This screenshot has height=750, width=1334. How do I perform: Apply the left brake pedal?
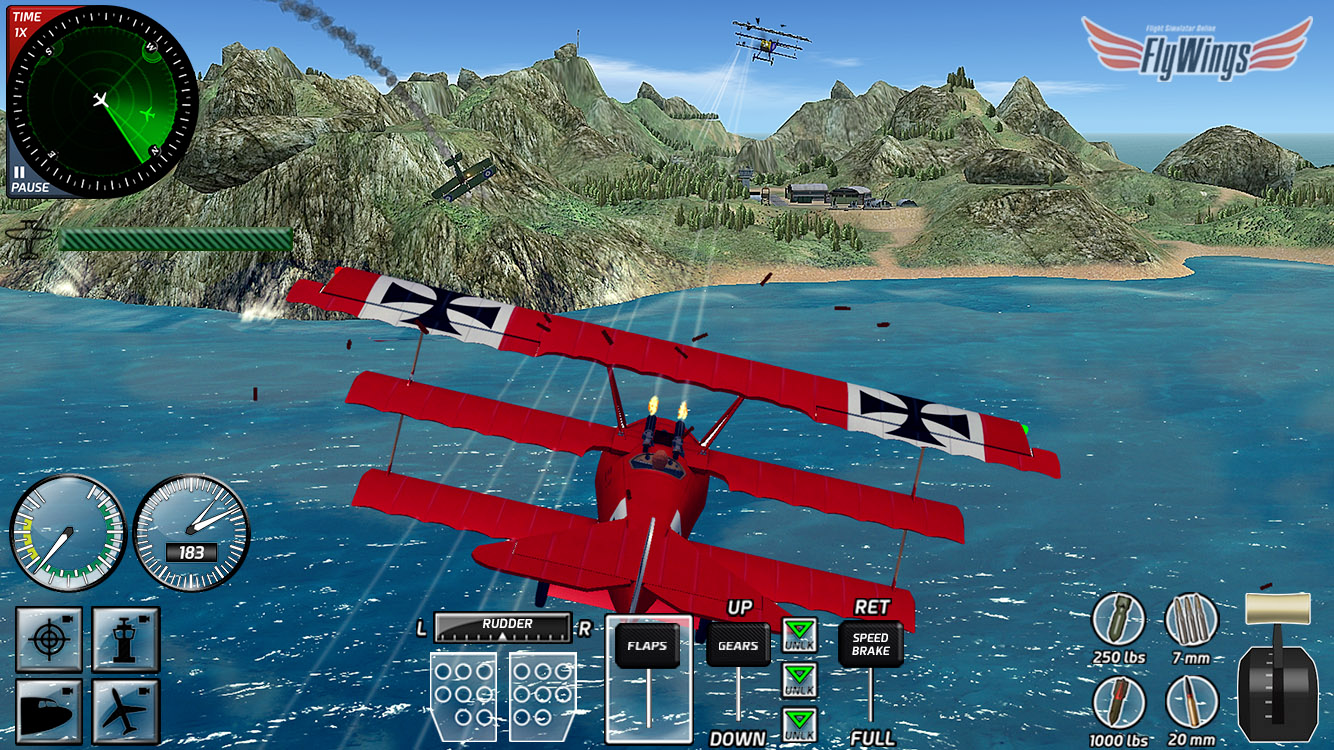(463, 693)
